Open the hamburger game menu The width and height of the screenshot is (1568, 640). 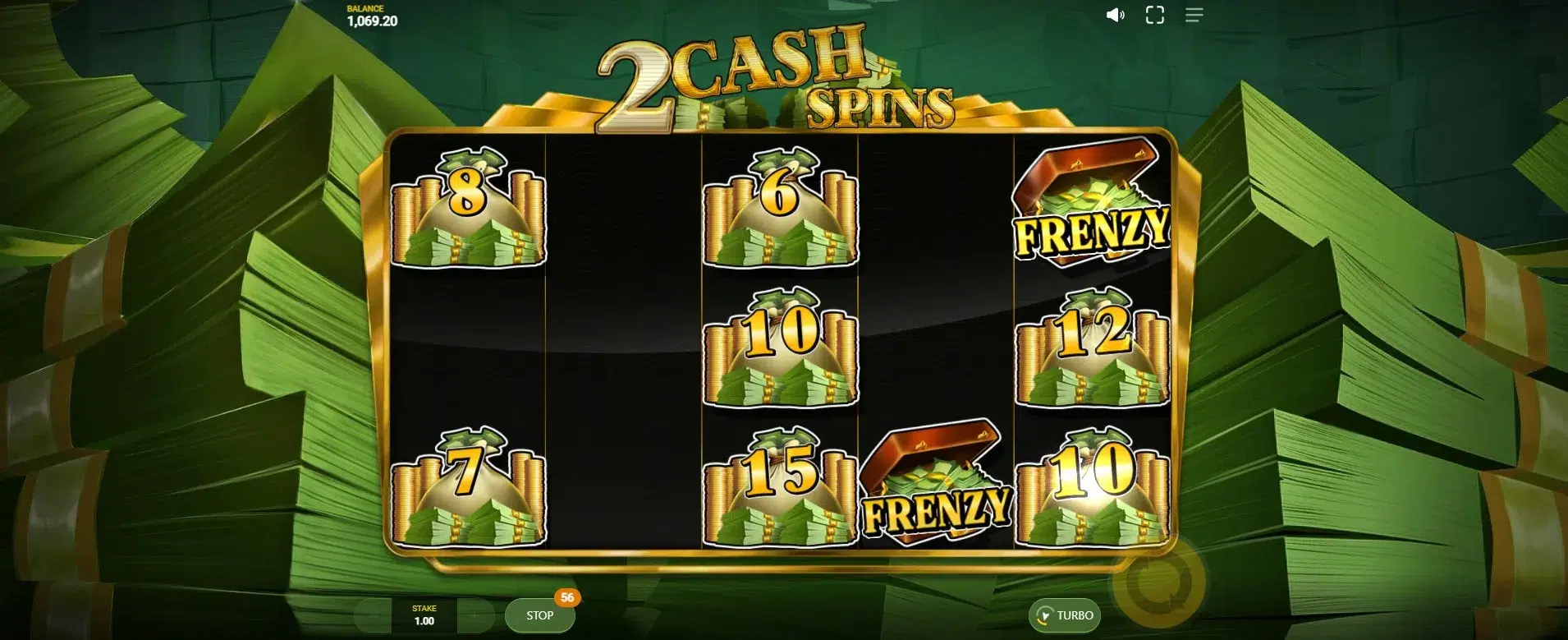1194,15
